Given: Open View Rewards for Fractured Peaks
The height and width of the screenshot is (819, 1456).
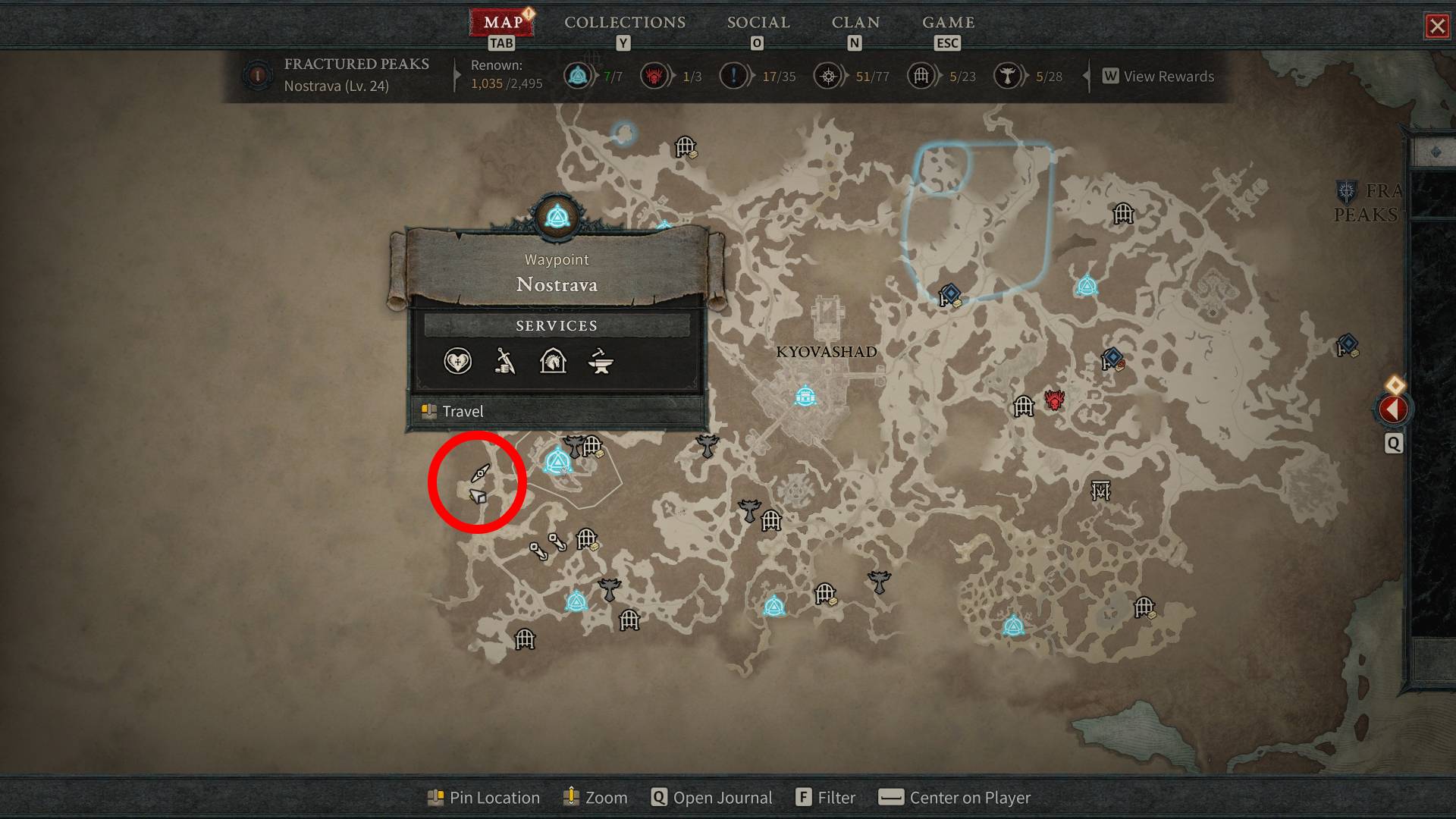Looking at the screenshot, I should click(x=1159, y=76).
